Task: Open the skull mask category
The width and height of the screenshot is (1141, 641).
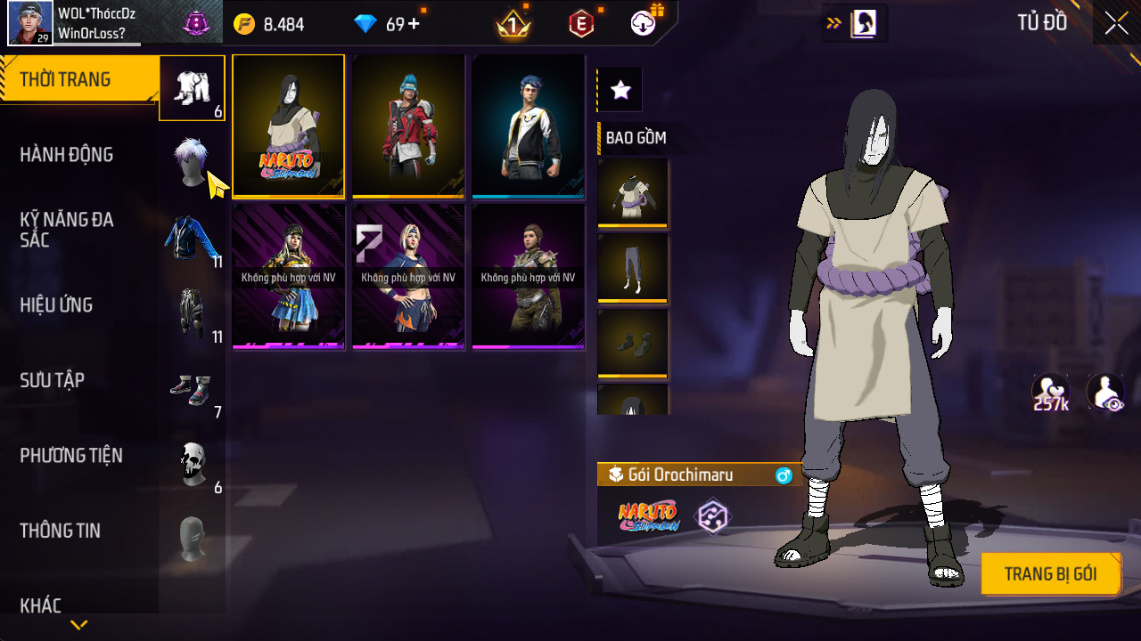Action: [192, 463]
